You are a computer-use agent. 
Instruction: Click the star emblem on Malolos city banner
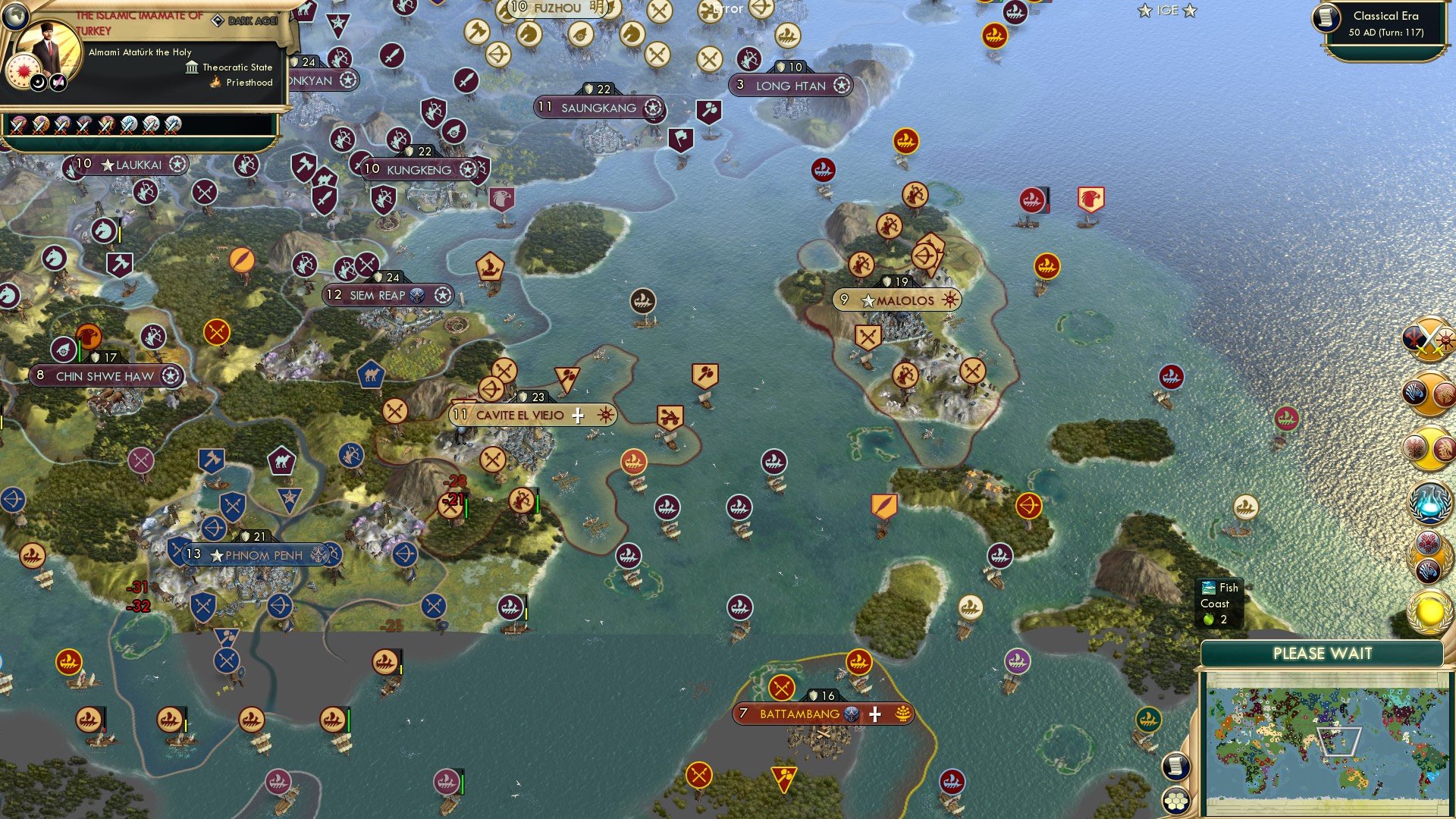(x=867, y=300)
